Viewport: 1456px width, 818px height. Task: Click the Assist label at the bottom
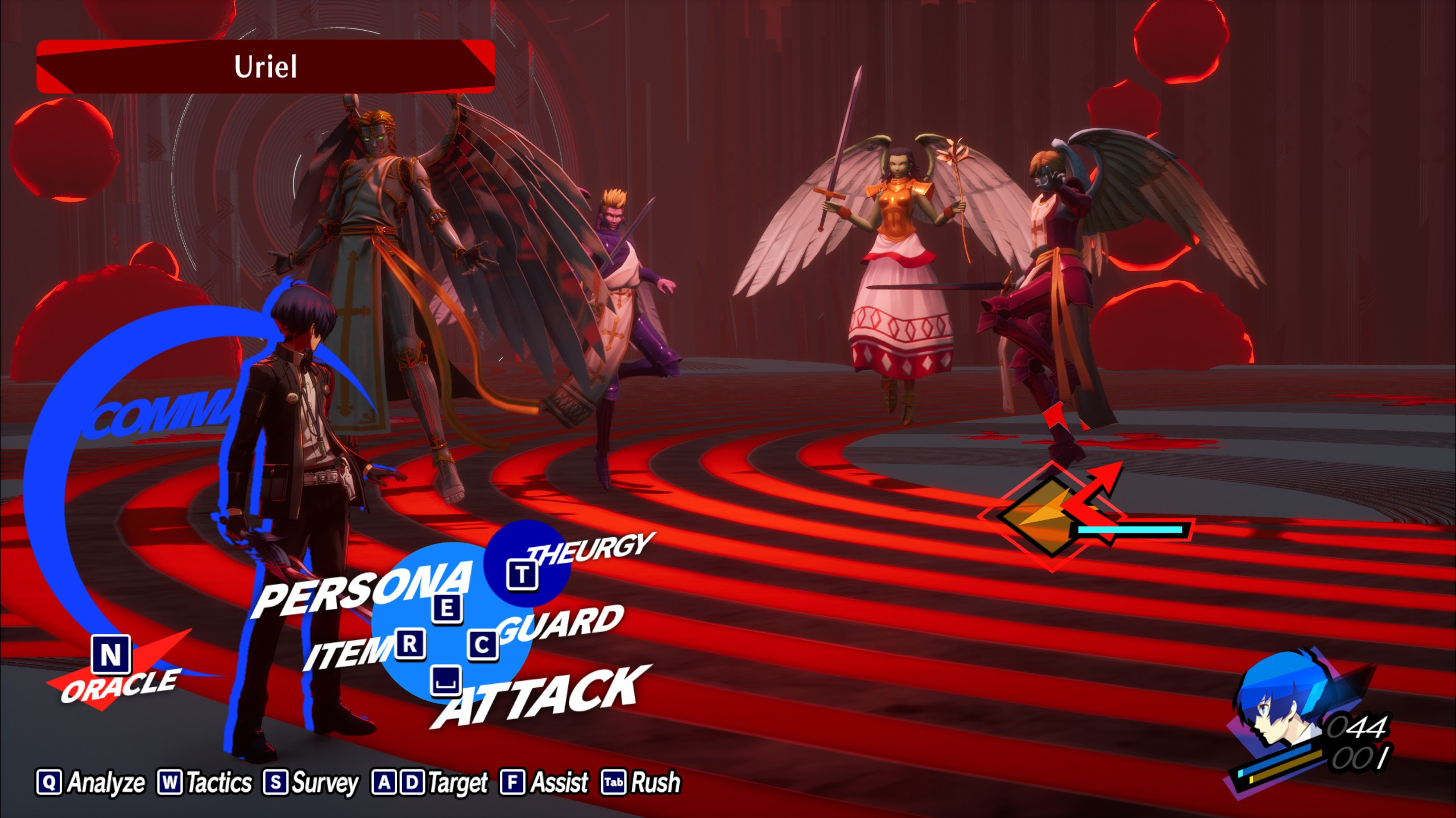coord(560,782)
